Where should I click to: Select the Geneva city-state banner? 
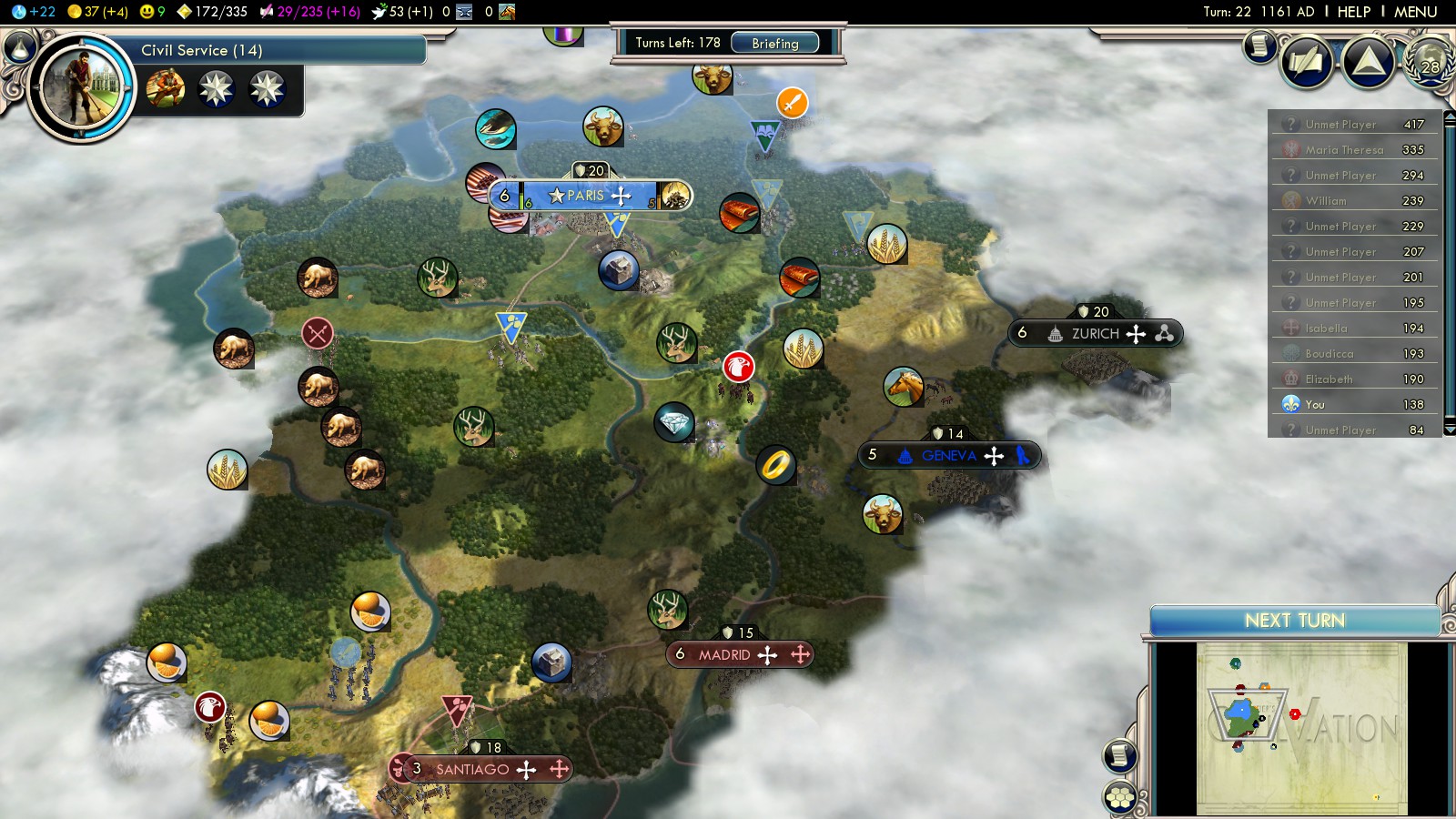tap(948, 456)
